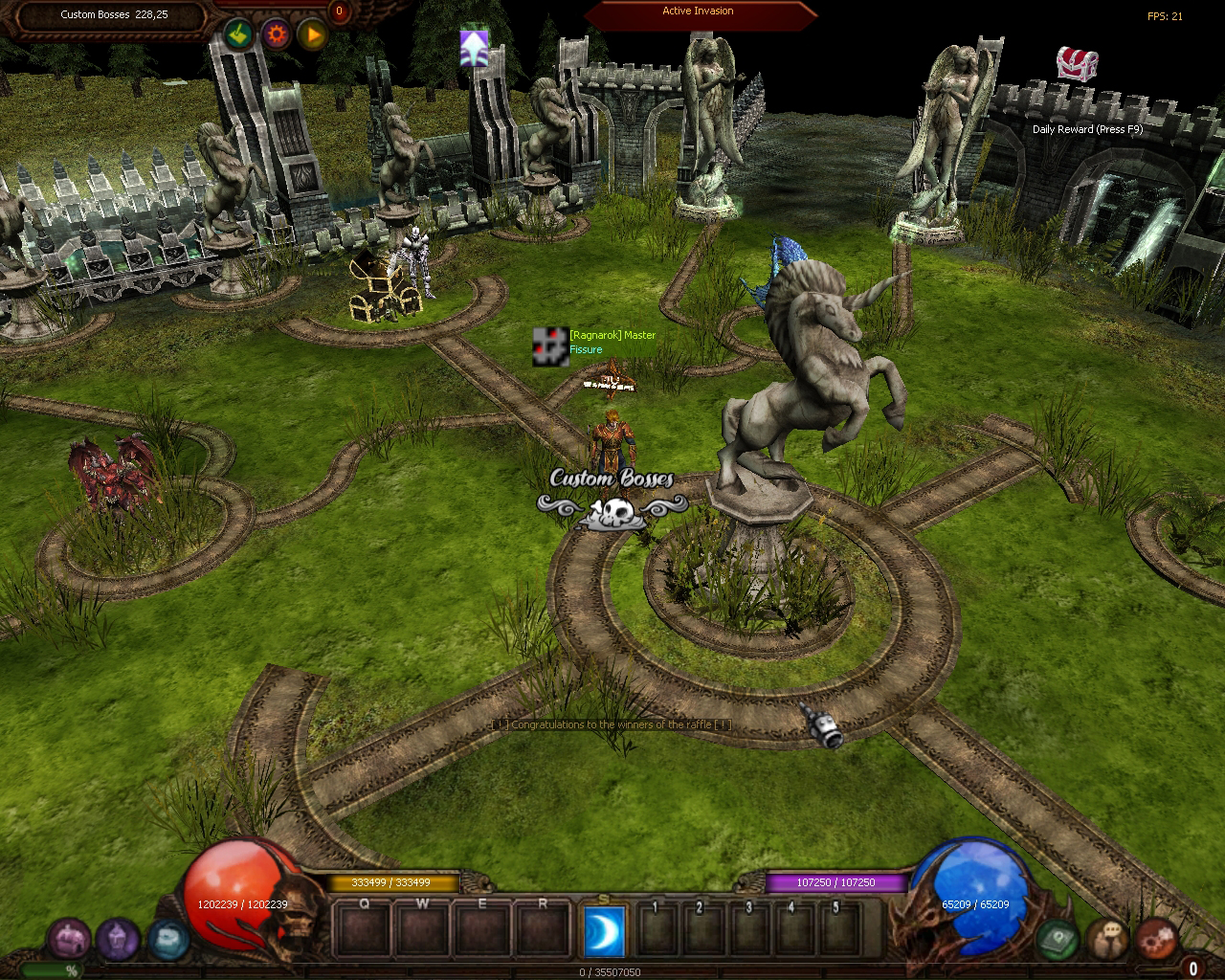This screenshot has height=980, width=1225.
Task: Open the orange gear button at top
Action: pos(277,35)
